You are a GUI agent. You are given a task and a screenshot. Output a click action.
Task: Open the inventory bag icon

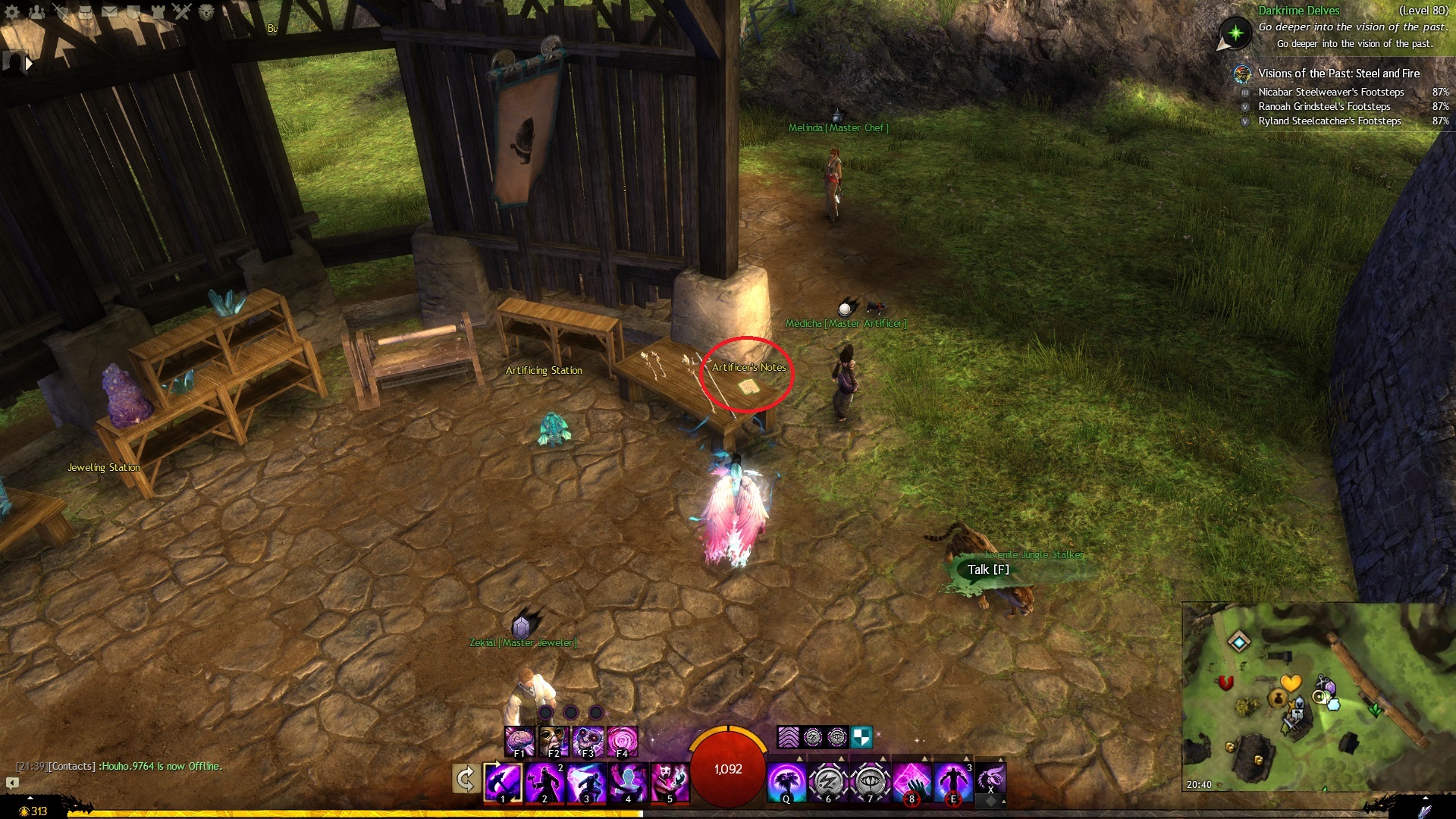[x=86, y=11]
